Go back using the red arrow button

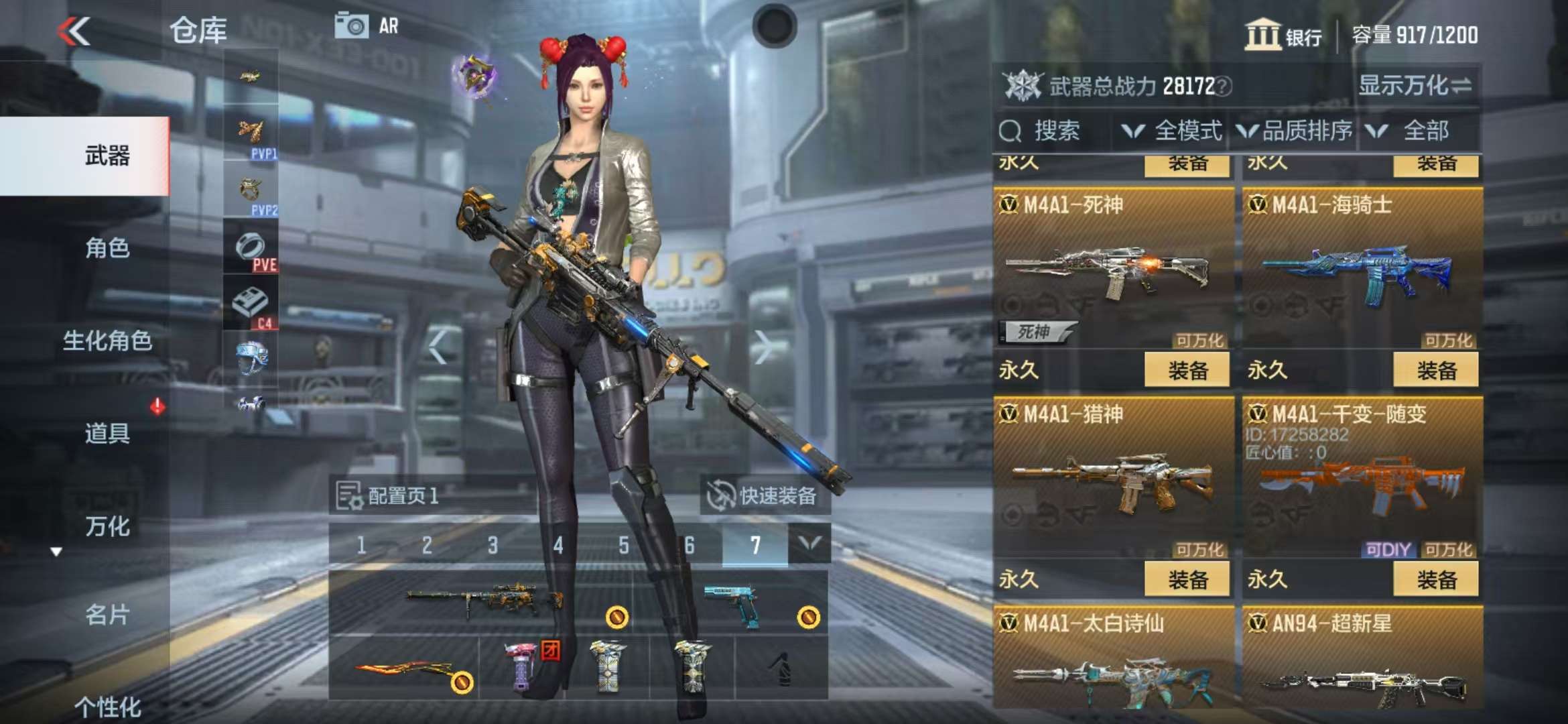pos(74,32)
